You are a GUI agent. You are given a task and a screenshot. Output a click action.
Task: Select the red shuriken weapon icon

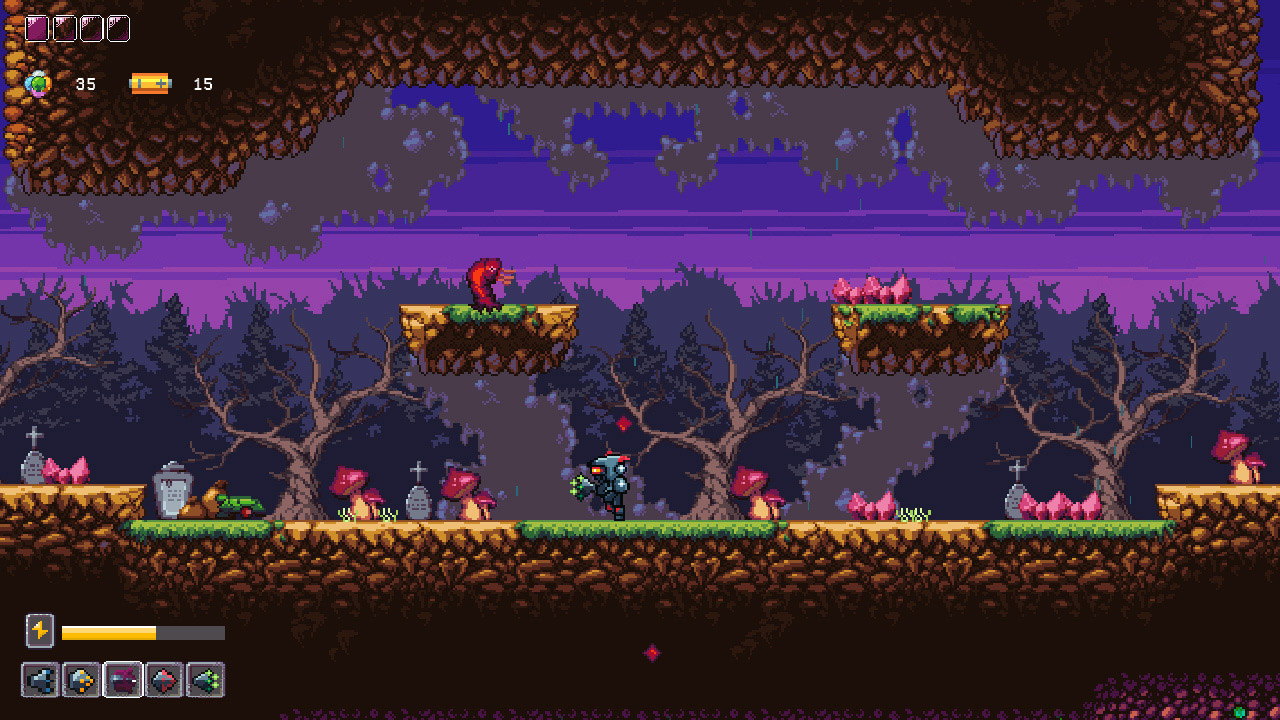click(x=164, y=680)
